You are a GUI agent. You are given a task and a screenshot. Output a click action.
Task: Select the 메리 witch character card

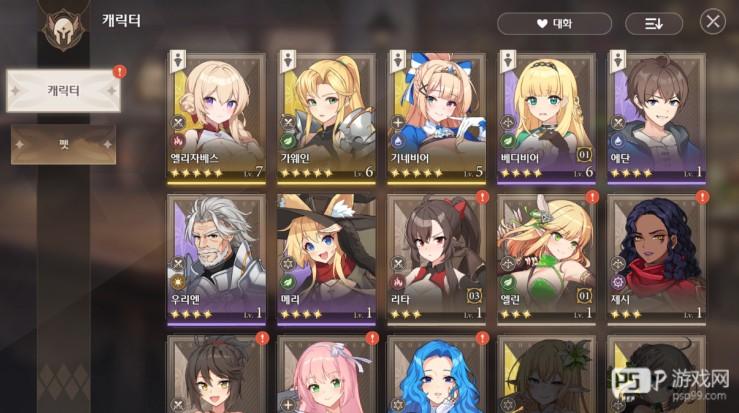point(326,258)
